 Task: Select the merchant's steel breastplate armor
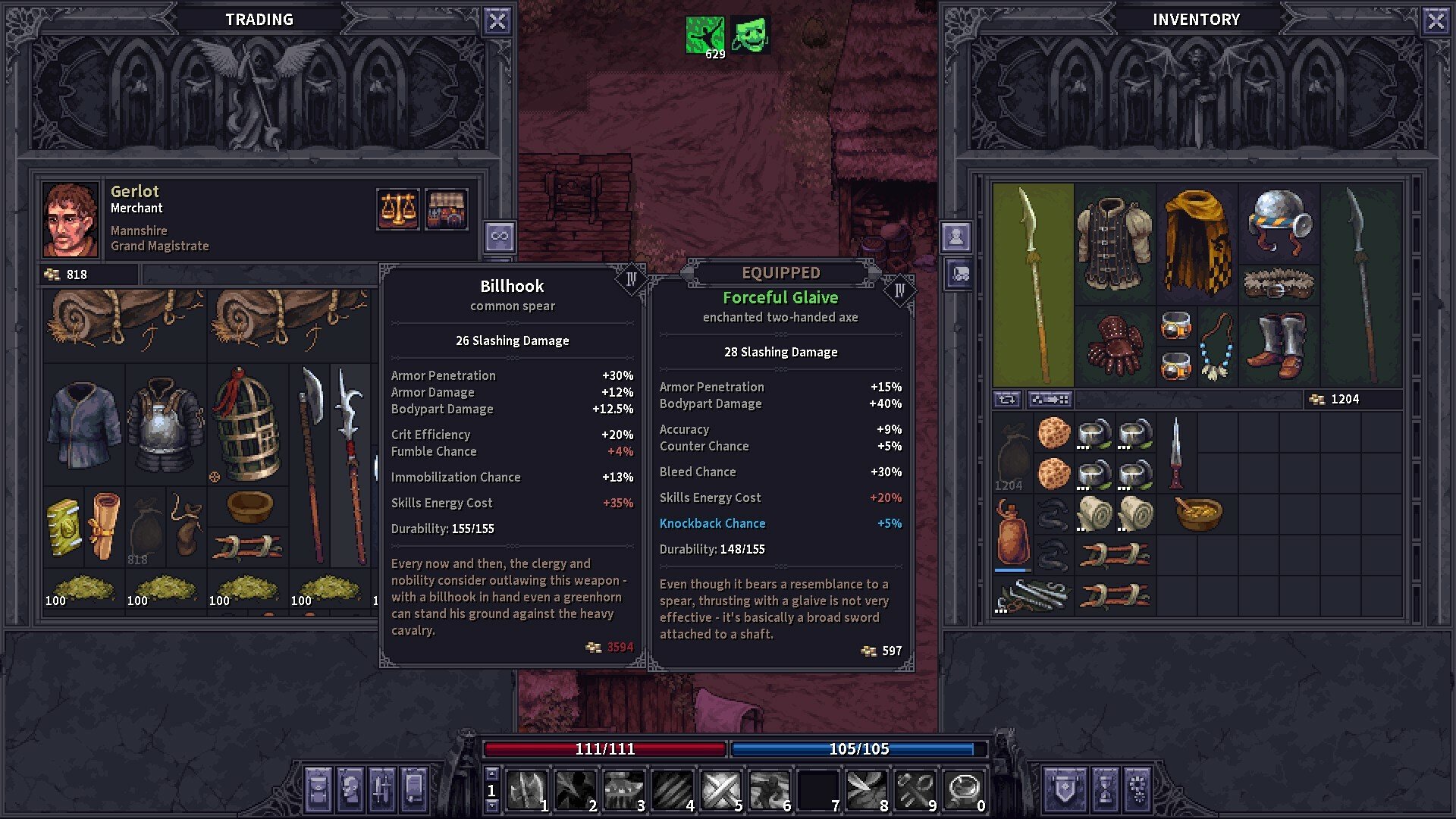(165, 426)
